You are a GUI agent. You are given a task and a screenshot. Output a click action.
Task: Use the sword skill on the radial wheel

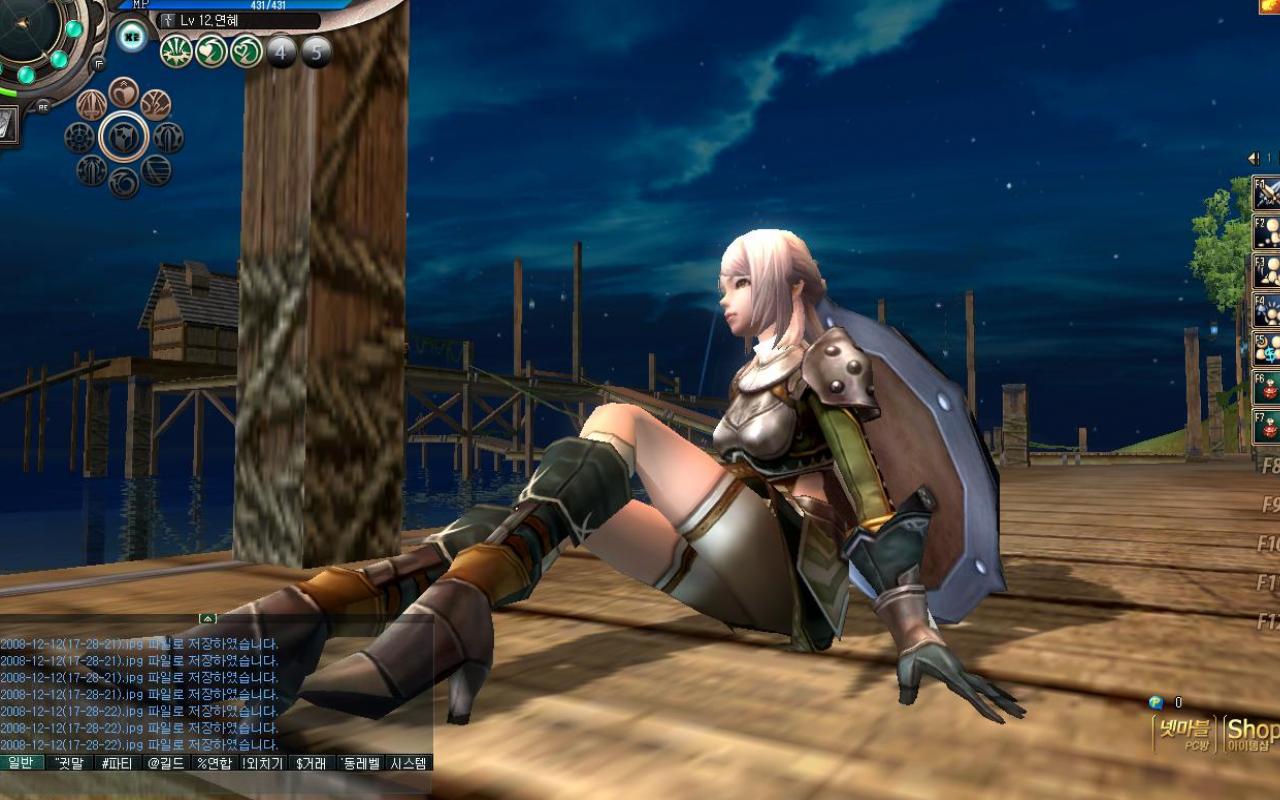click(x=90, y=104)
